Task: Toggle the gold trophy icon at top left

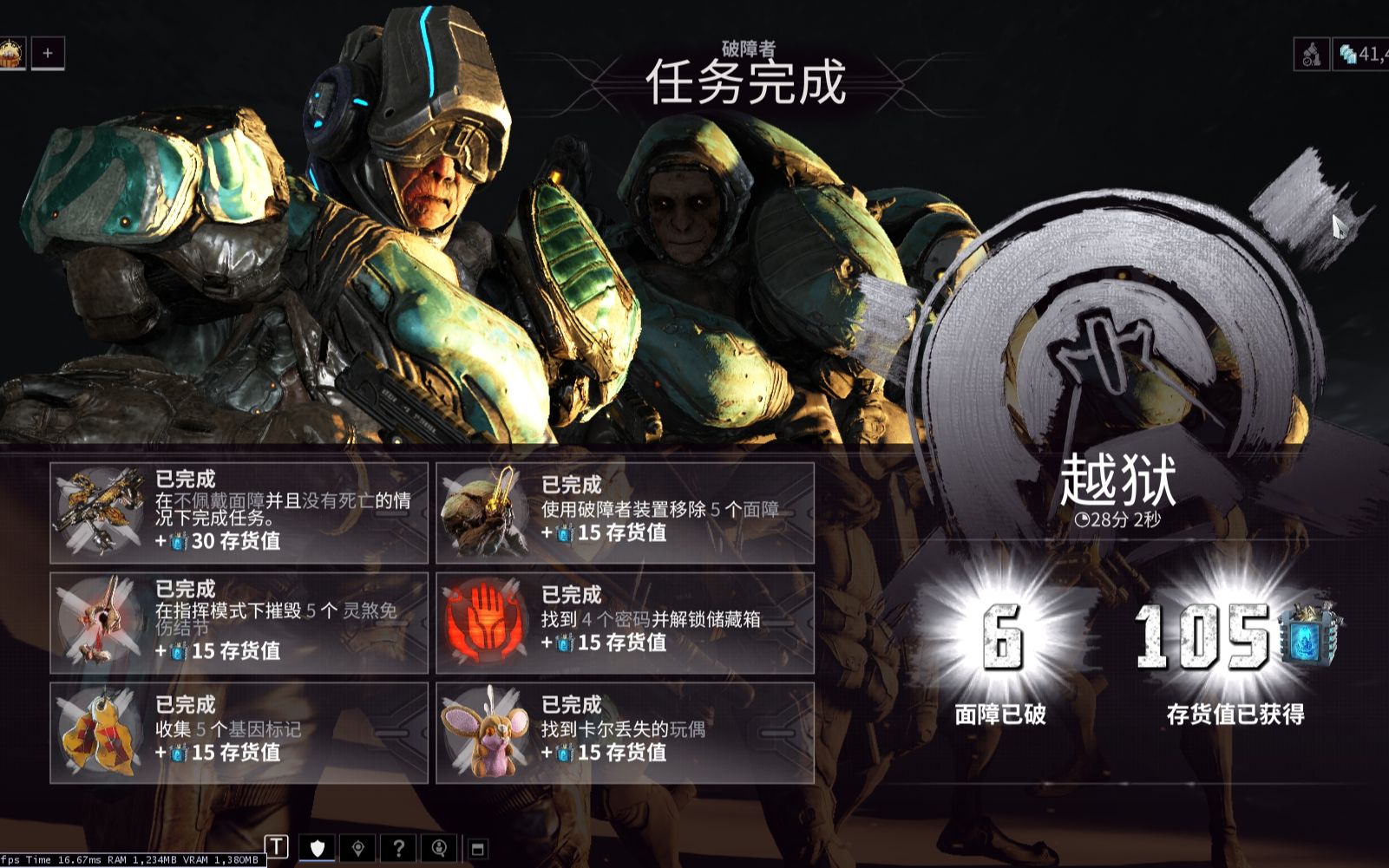Action: point(10,50)
